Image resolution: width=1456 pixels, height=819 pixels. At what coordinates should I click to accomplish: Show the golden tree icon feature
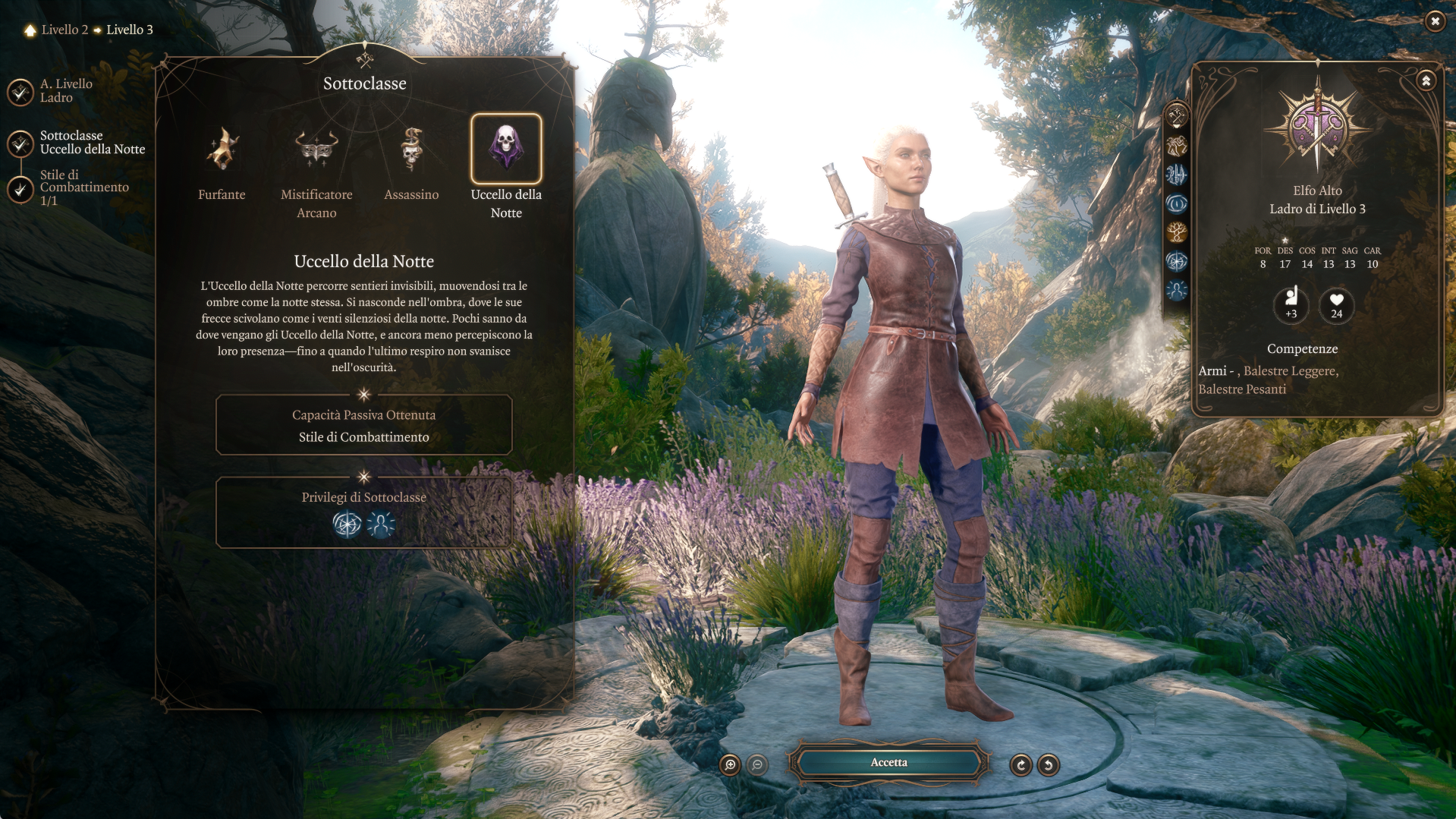(x=1177, y=232)
